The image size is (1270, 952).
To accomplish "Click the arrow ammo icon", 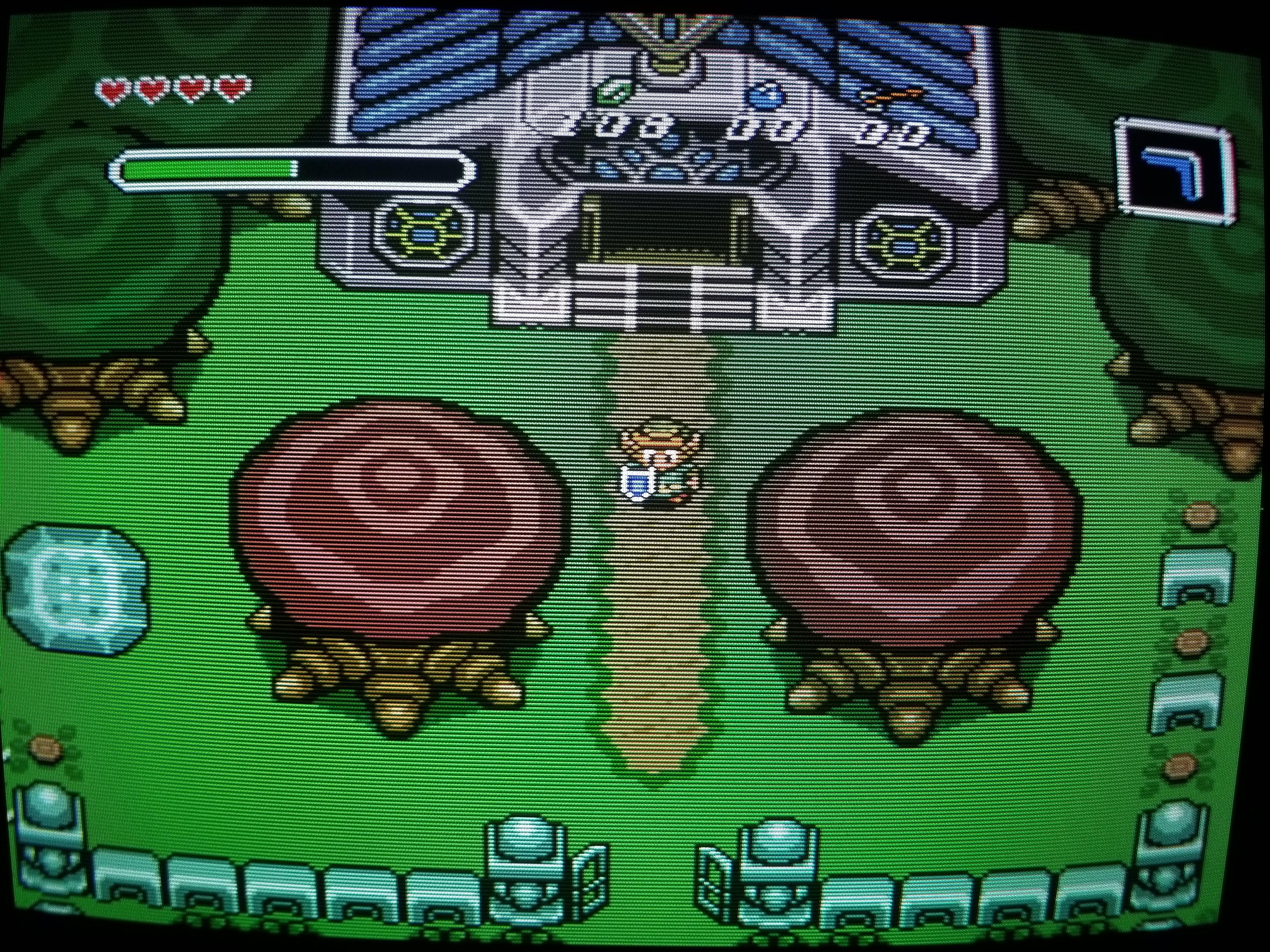I will coord(892,98).
